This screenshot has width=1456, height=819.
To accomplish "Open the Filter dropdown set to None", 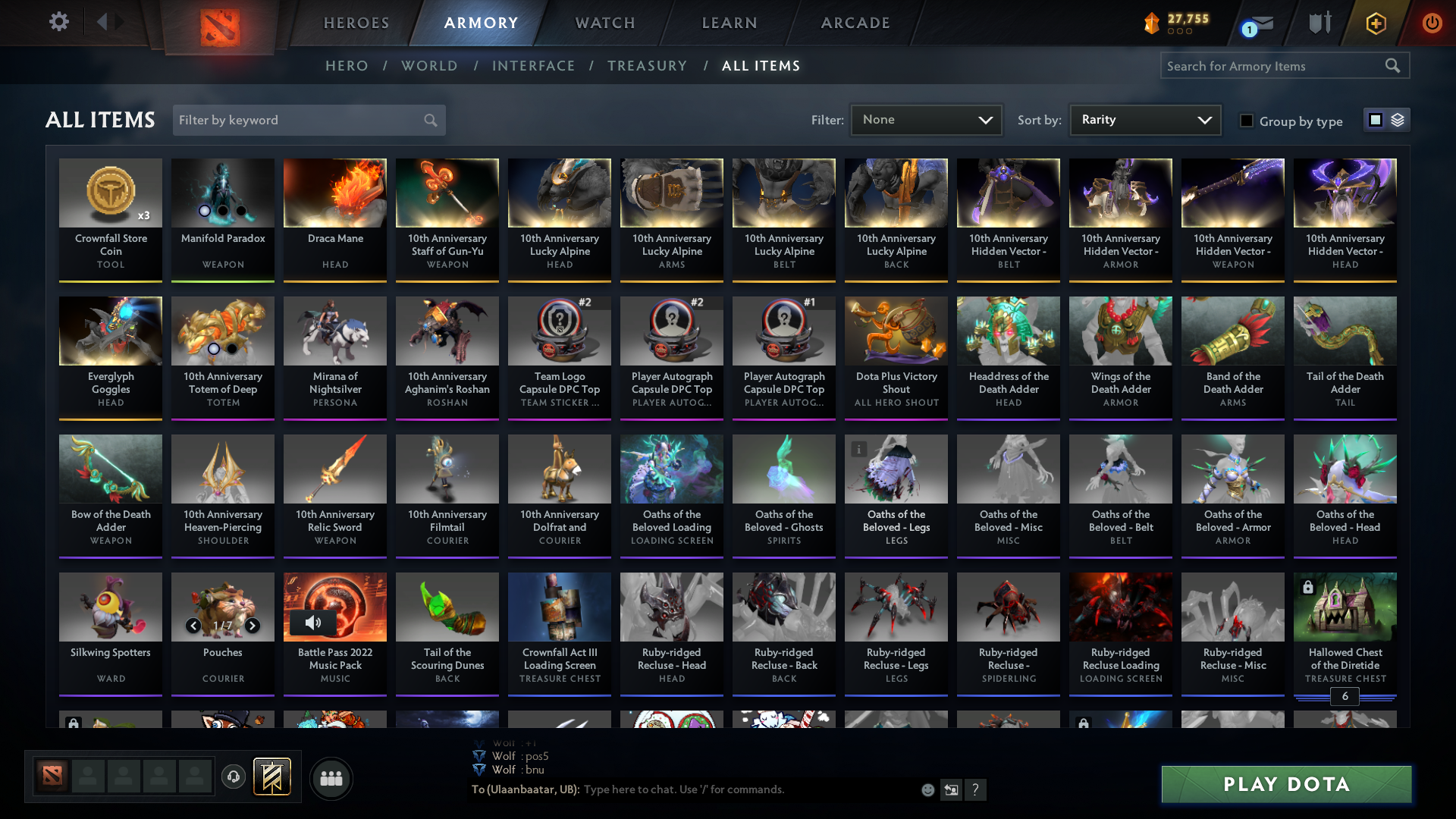I will [925, 119].
